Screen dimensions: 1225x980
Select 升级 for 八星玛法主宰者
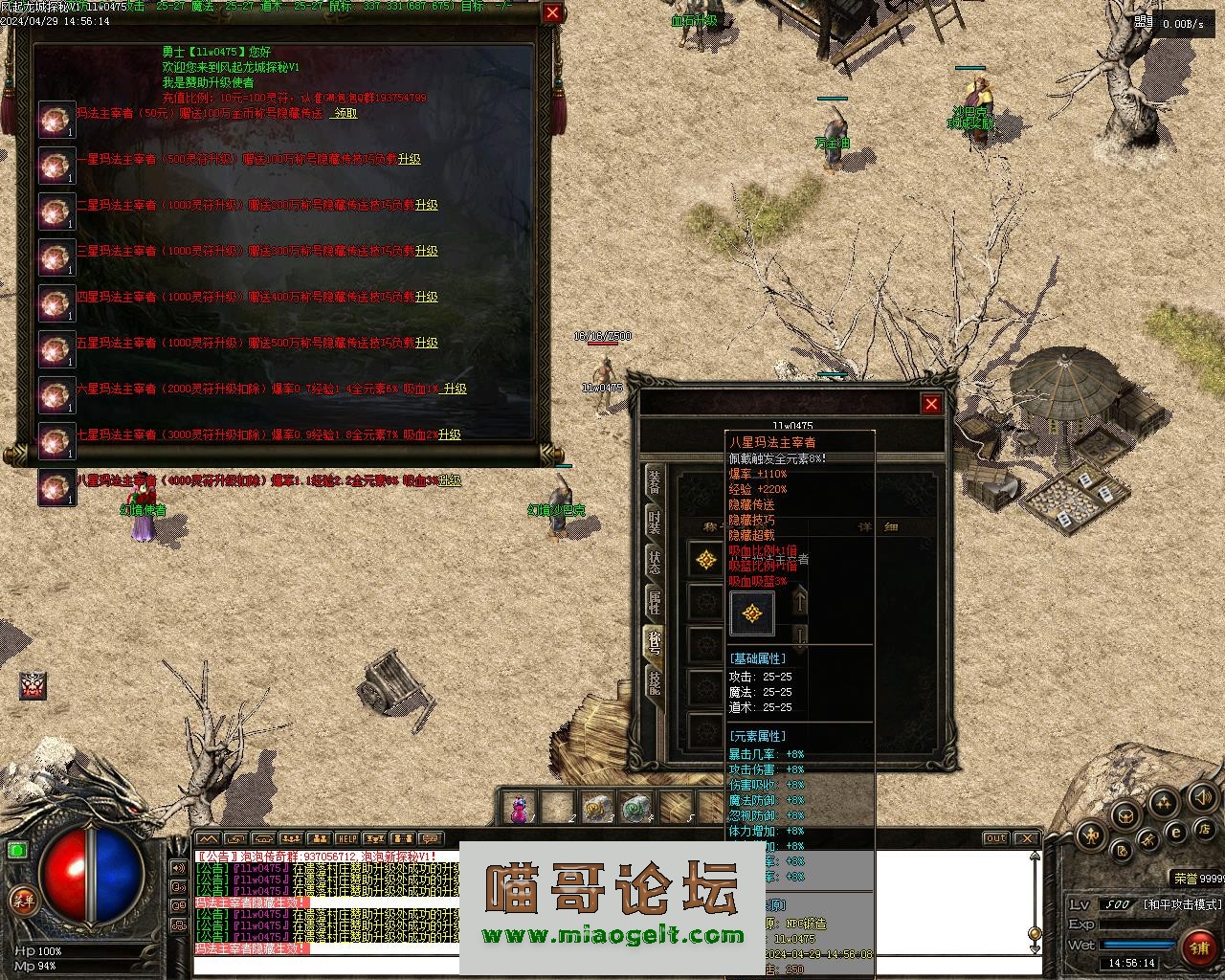click(450, 480)
